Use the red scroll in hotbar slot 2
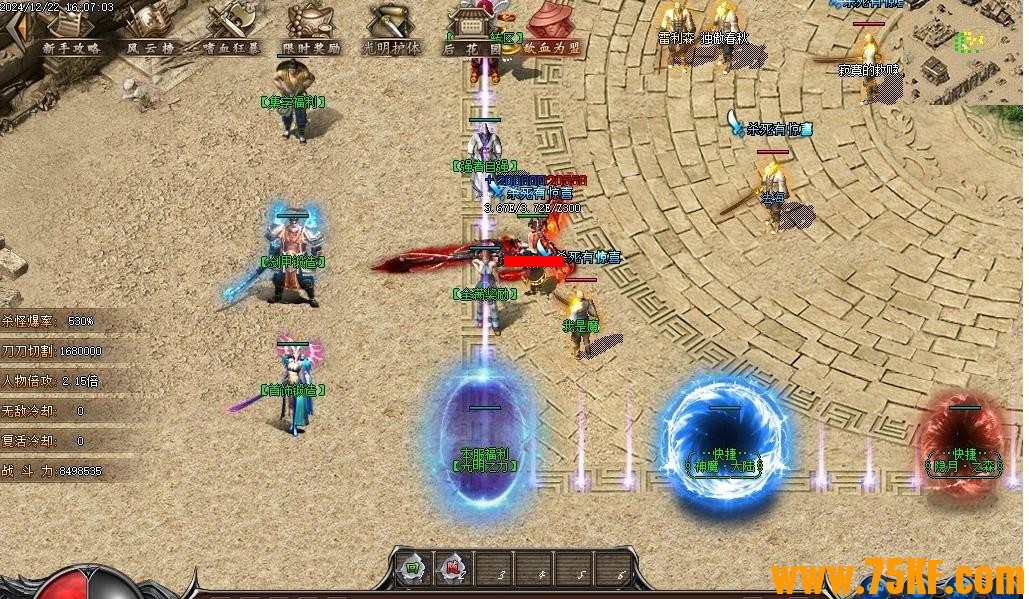Viewport: 1029px width, 599px height. coord(454,572)
